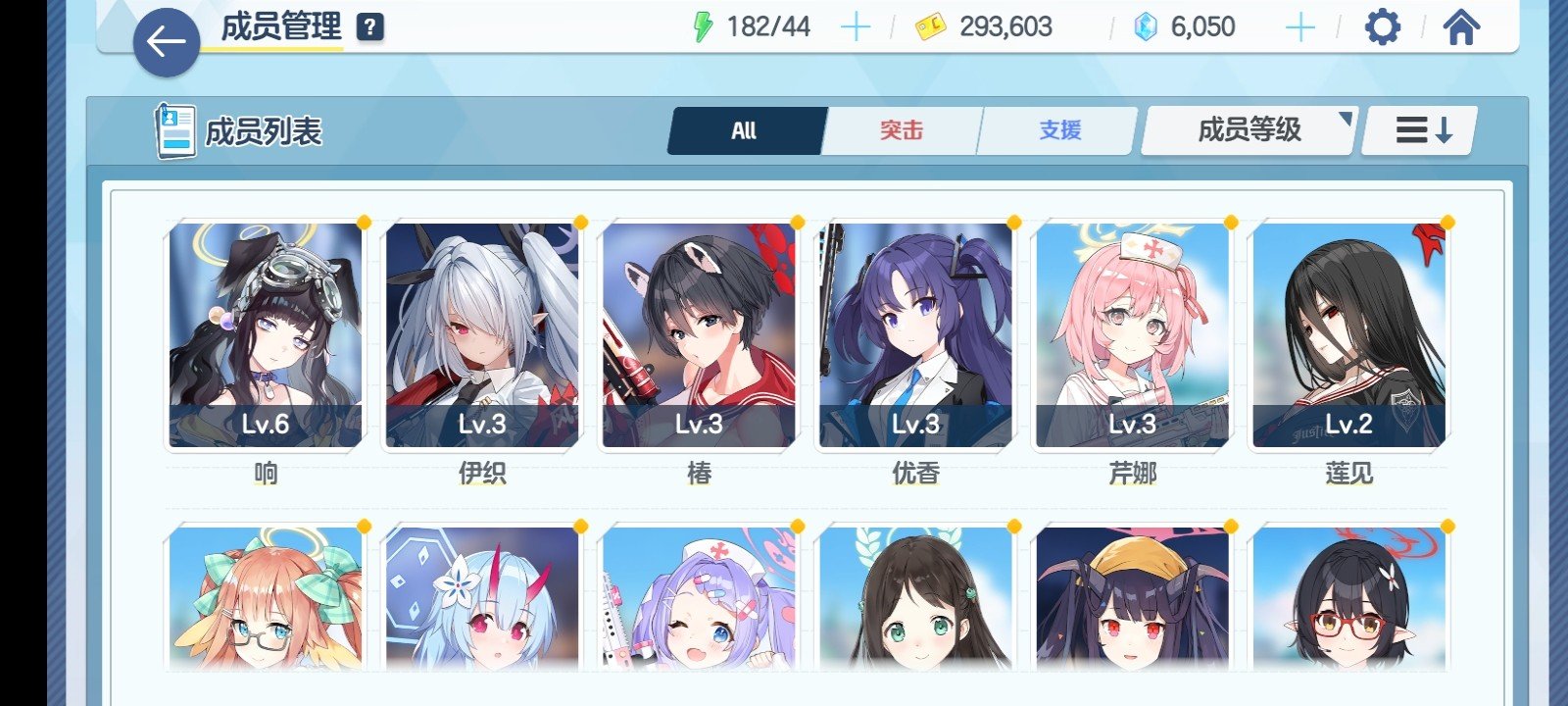Switch to the 突击 filter tab
The height and width of the screenshot is (706, 1568).
pyautogui.click(x=901, y=128)
